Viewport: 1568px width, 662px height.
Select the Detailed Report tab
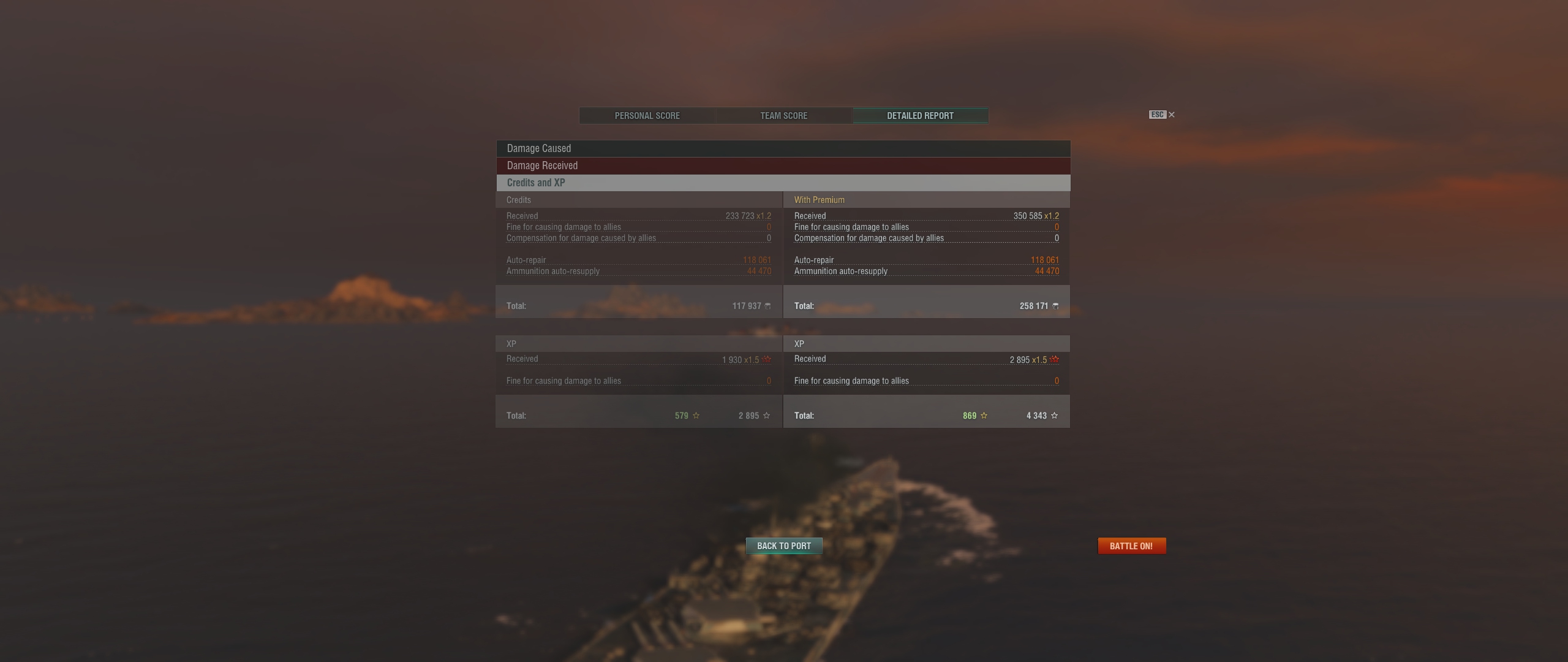pos(920,116)
